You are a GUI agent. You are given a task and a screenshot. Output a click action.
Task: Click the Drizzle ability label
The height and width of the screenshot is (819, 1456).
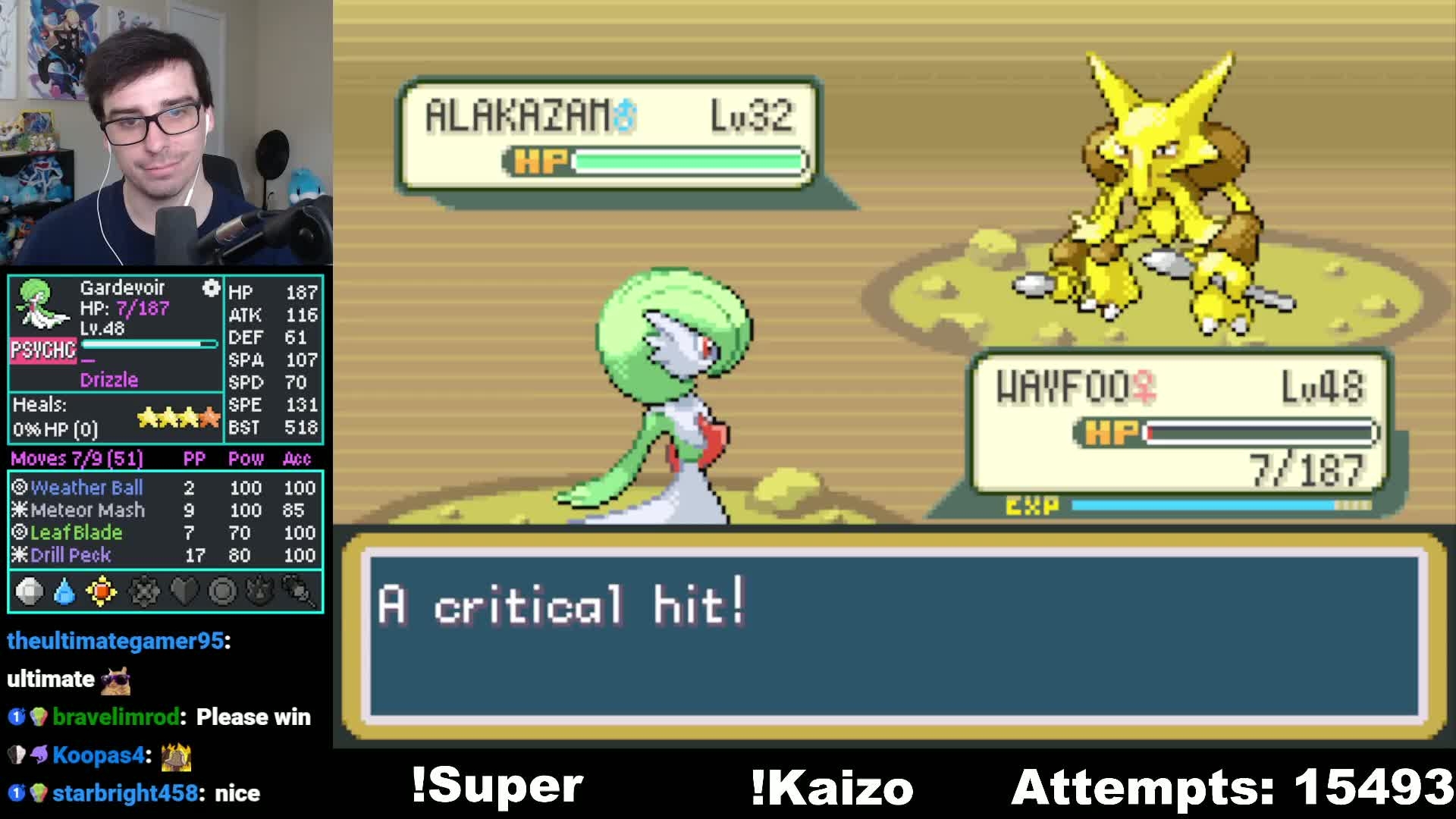tap(109, 380)
